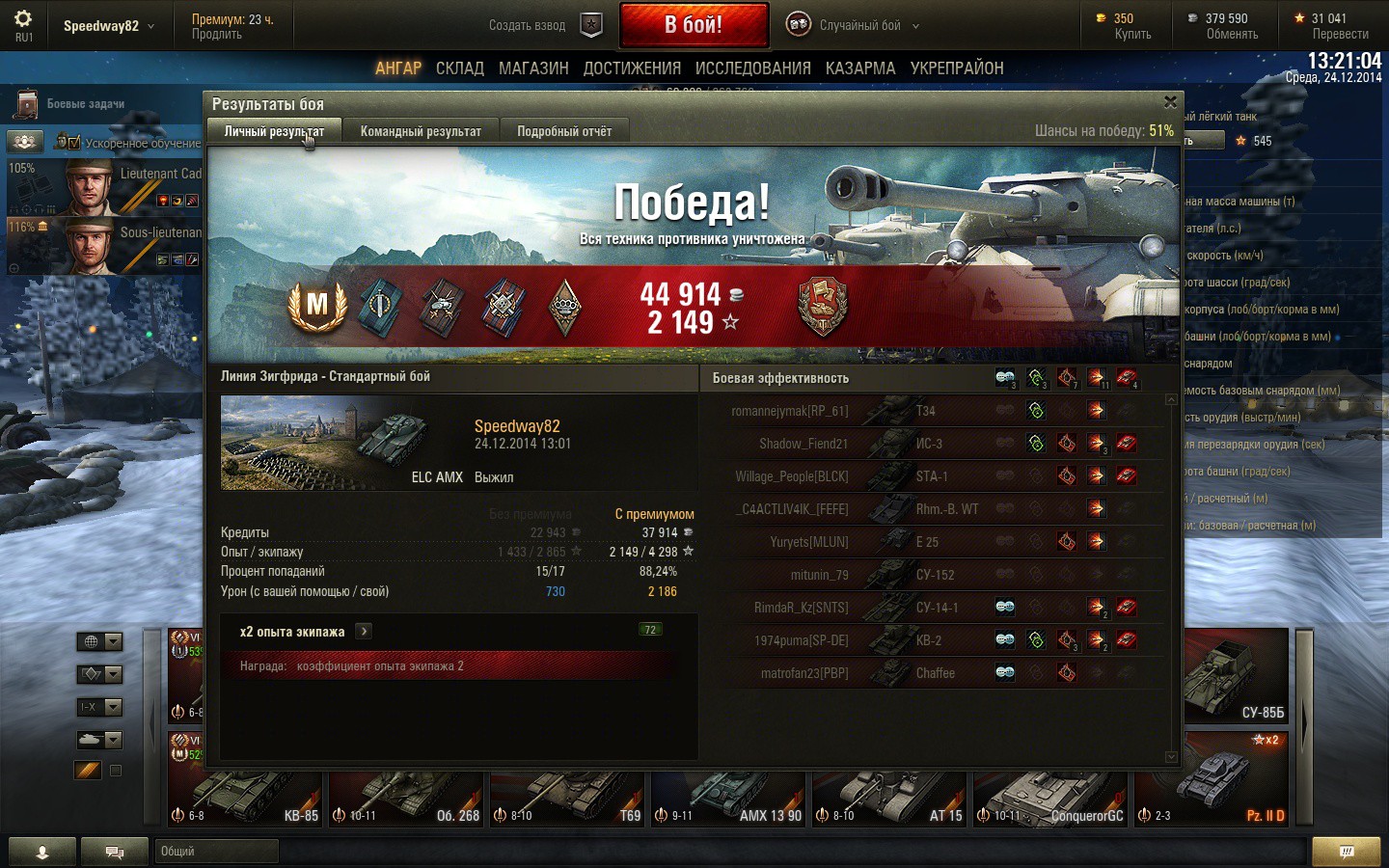
Task: Open the ИССЛЕДОВАНИЯ tech tree
Action: click(x=752, y=68)
